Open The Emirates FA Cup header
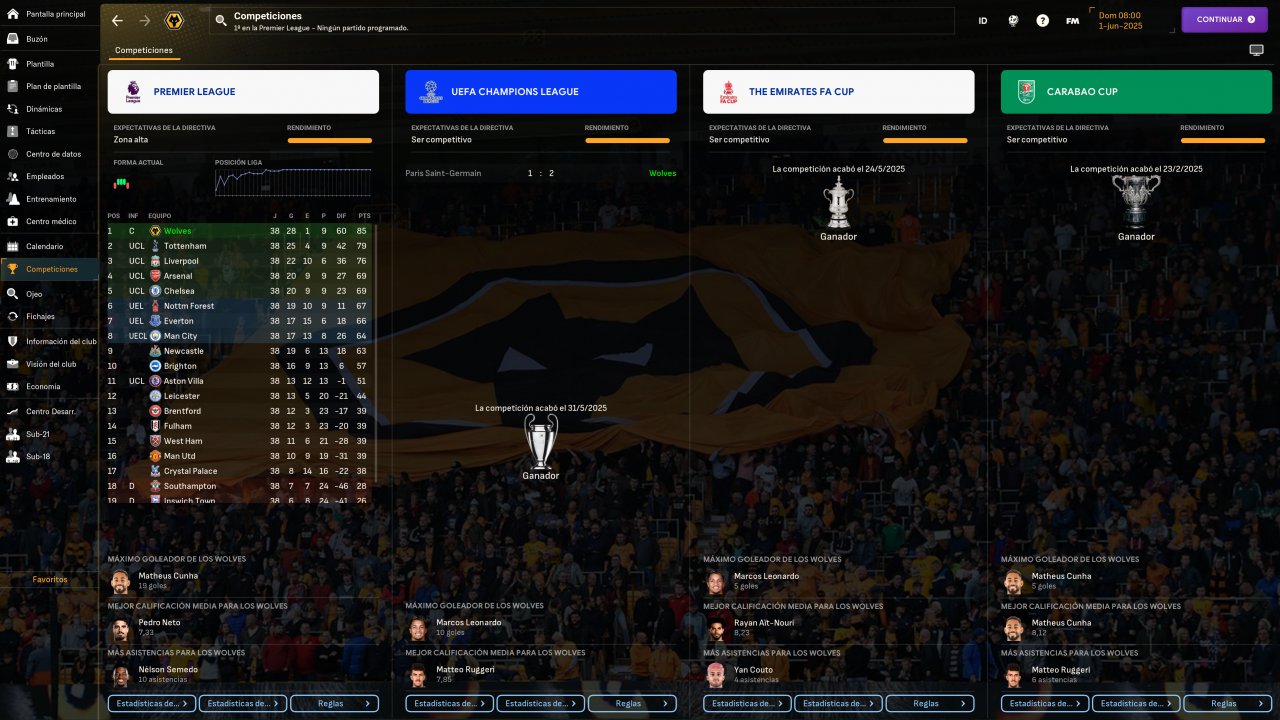This screenshot has width=1280, height=720. click(838, 92)
